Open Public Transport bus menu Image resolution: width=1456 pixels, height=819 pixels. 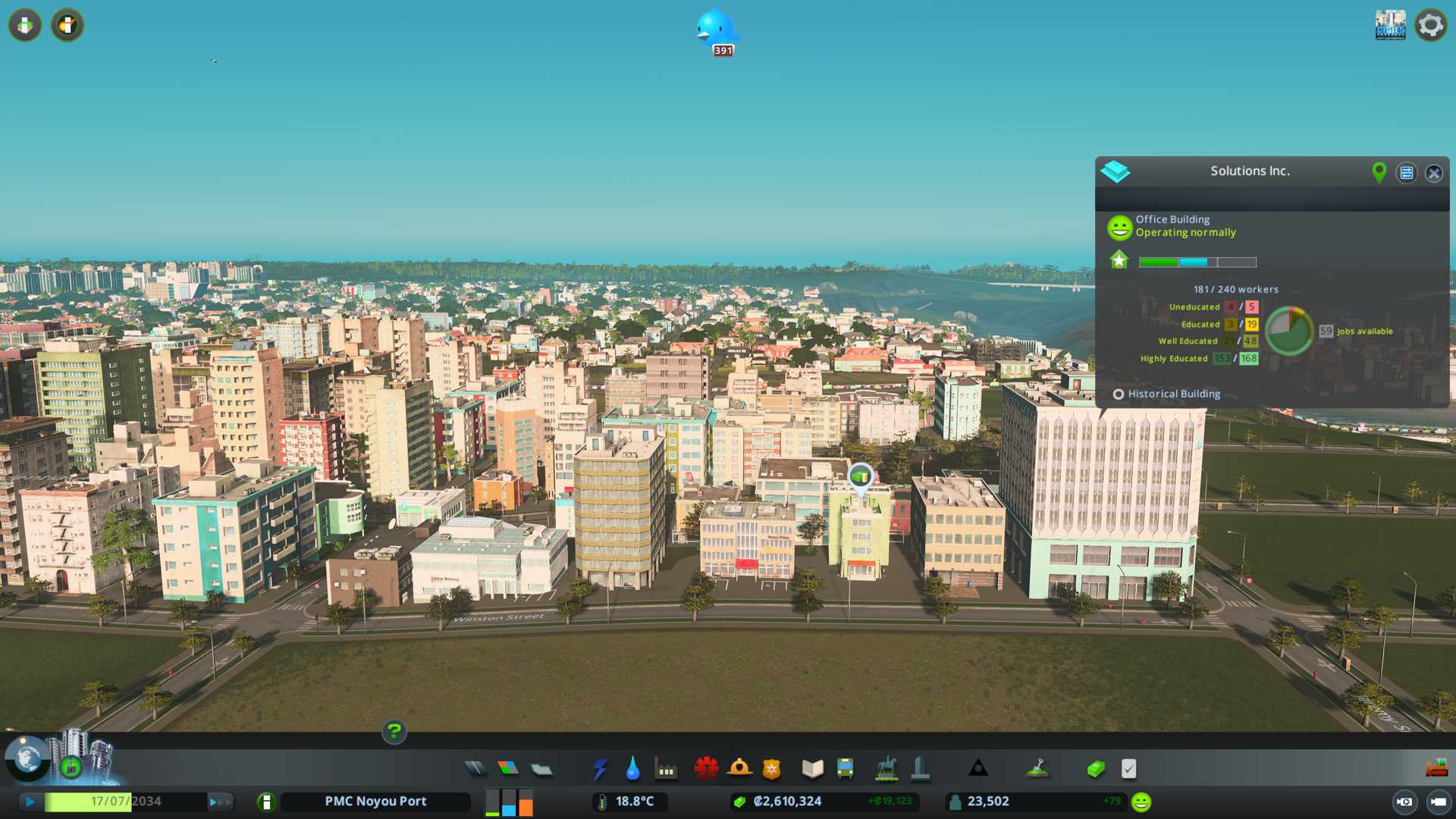click(846, 769)
